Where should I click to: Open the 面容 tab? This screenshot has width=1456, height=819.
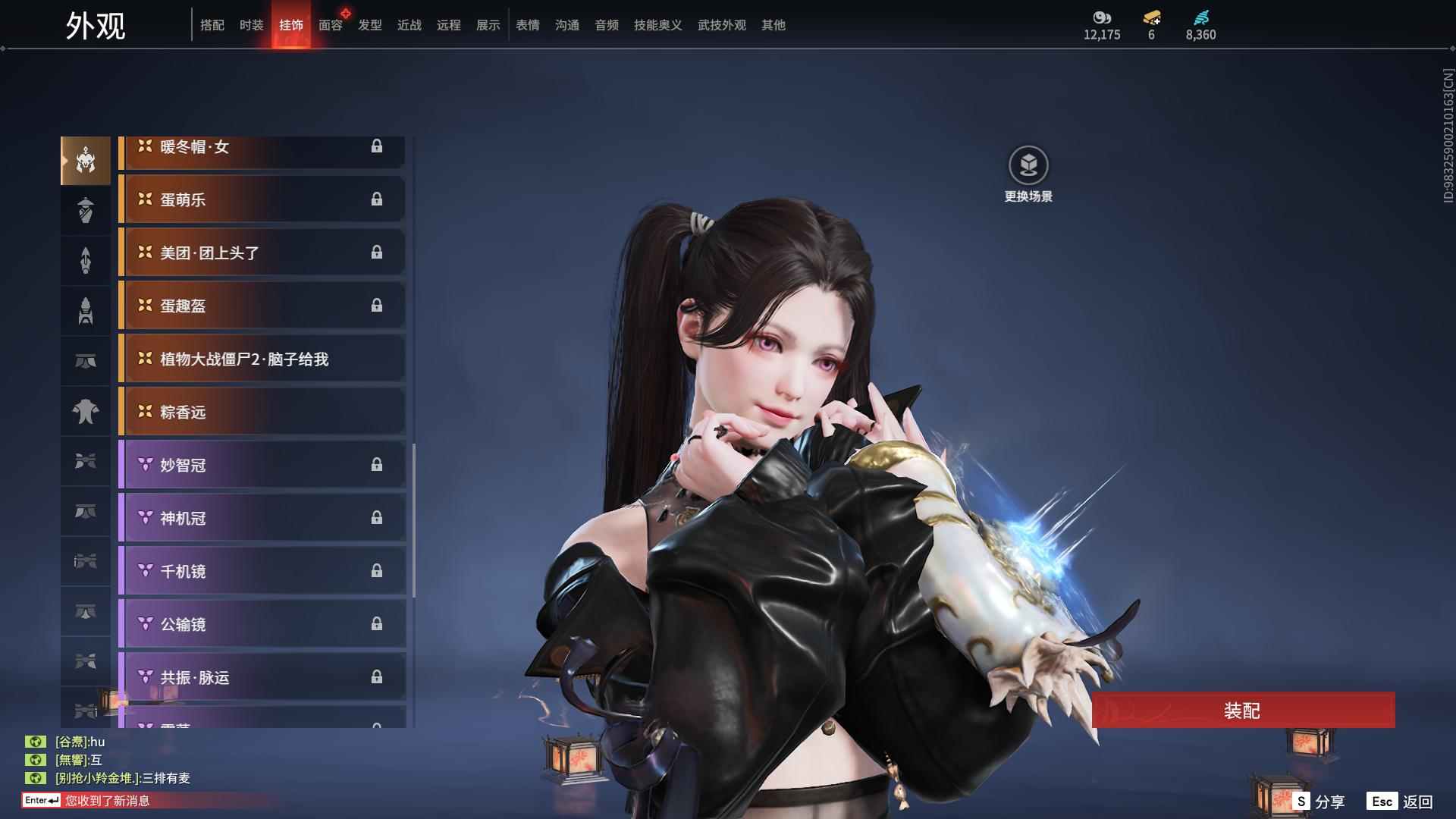(330, 25)
